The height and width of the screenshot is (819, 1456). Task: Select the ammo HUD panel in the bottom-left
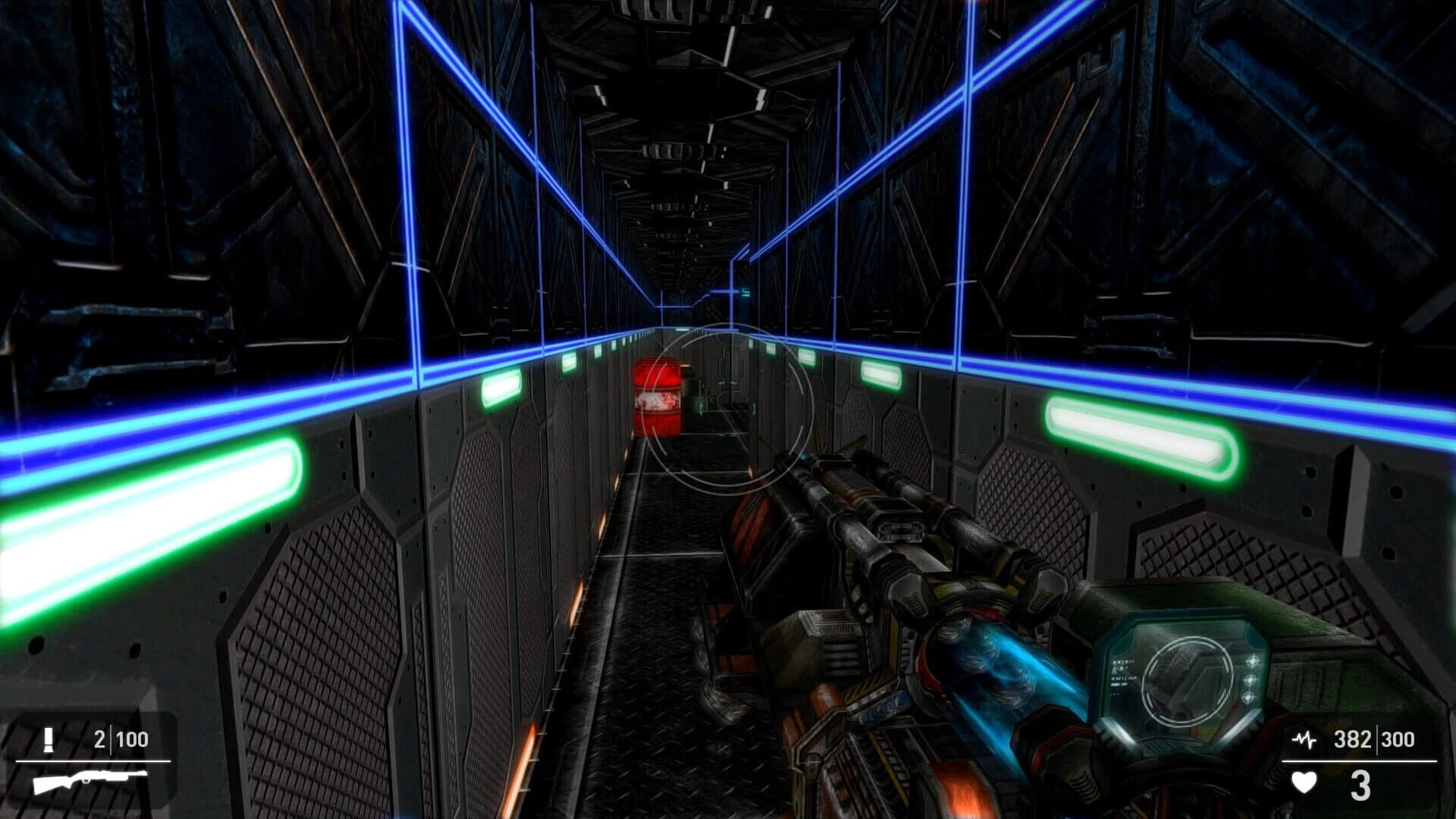coord(91,758)
